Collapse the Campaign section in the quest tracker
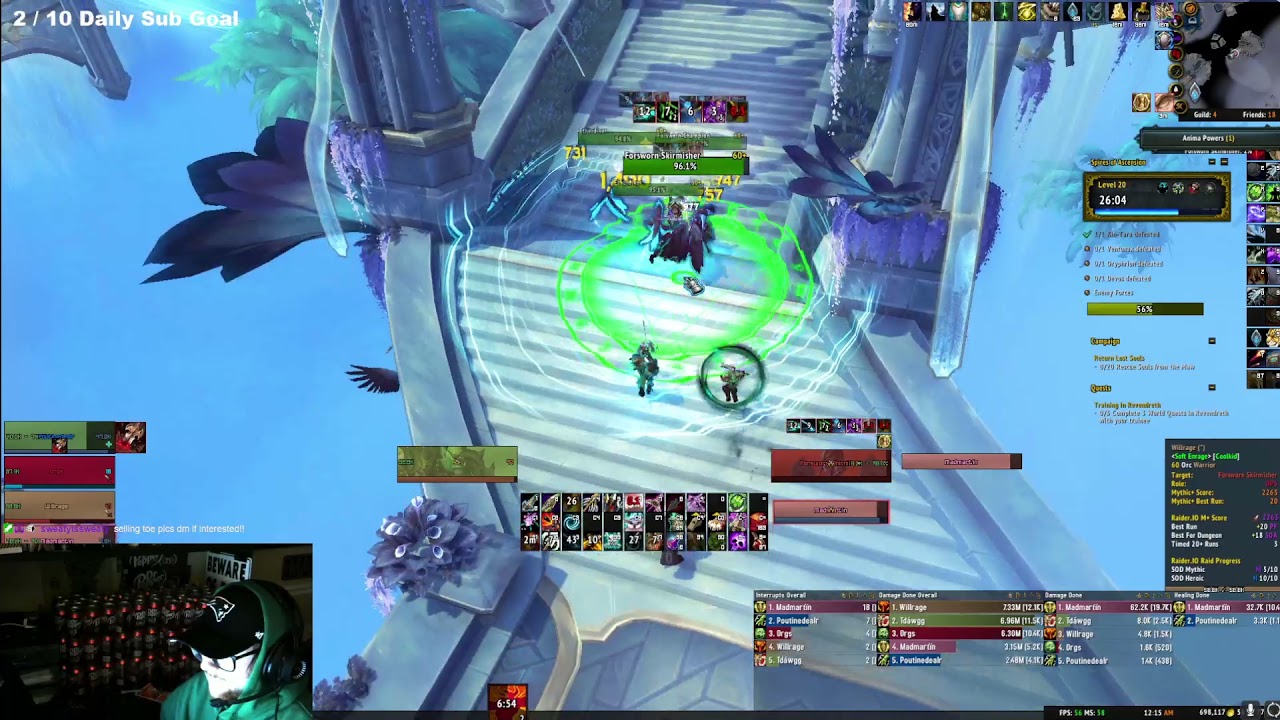This screenshot has height=720, width=1280. click(x=1212, y=340)
